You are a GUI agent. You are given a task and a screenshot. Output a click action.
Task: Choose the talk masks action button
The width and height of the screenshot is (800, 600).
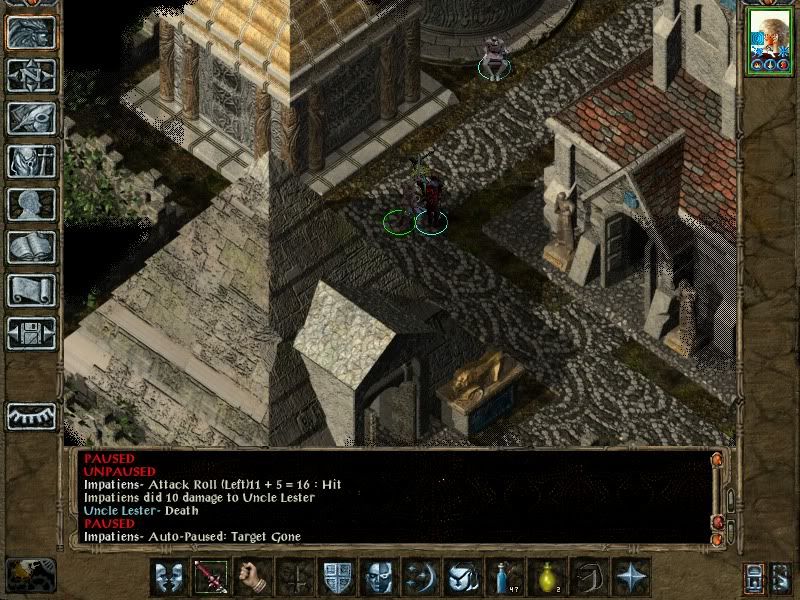[x=168, y=577]
